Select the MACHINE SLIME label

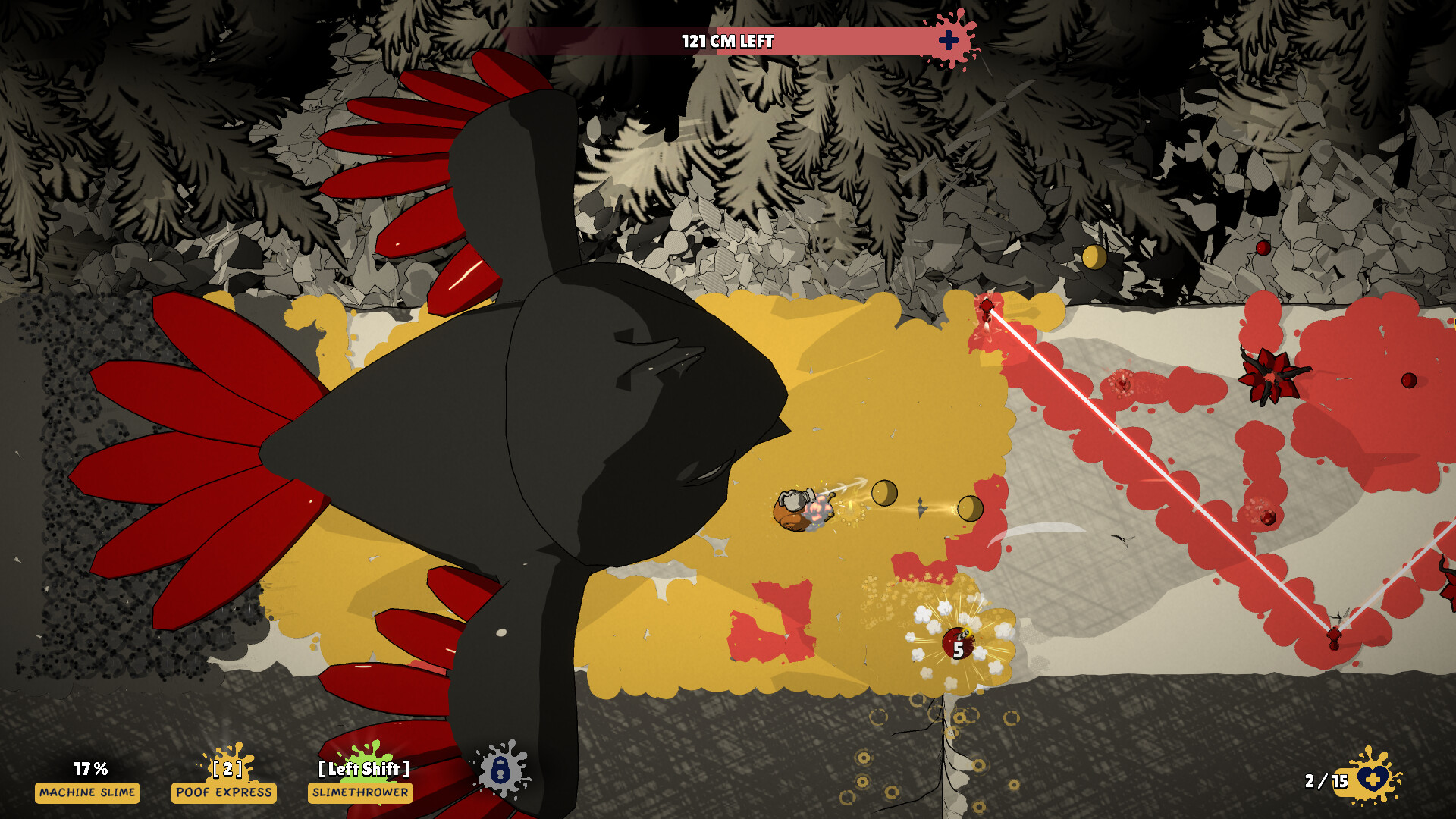tap(87, 794)
